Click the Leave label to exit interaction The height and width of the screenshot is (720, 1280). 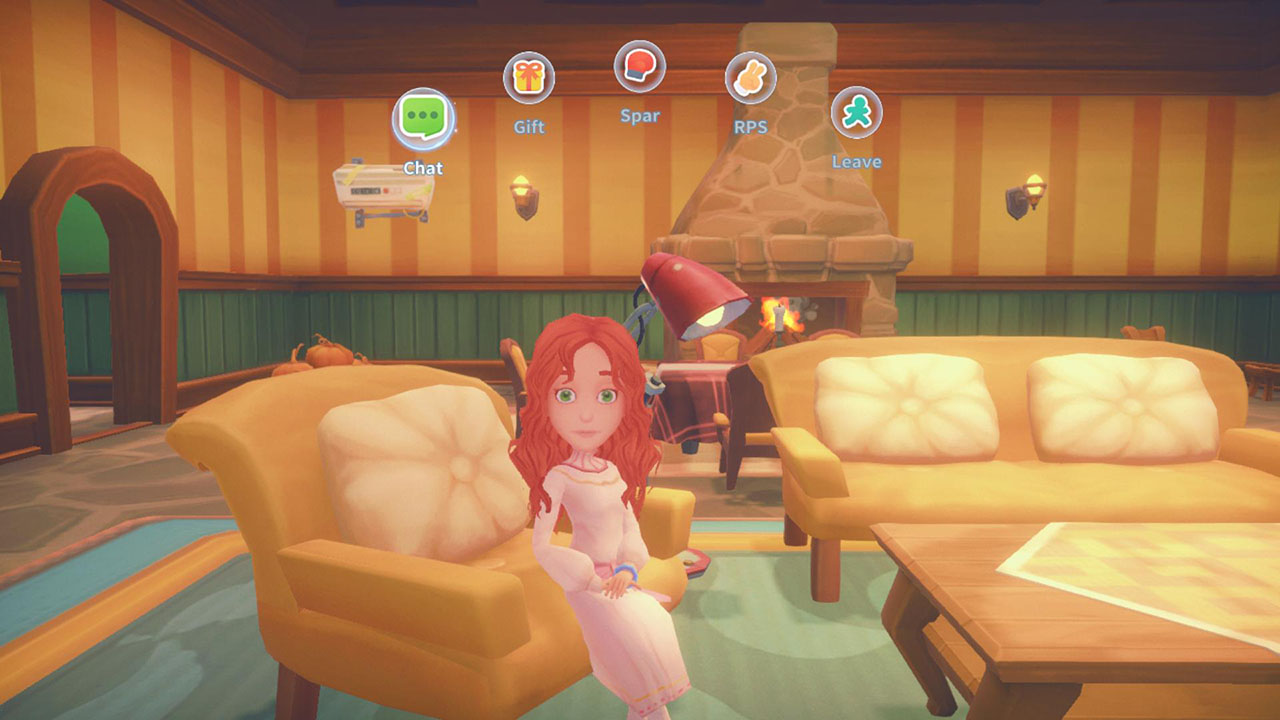coord(858,160)
